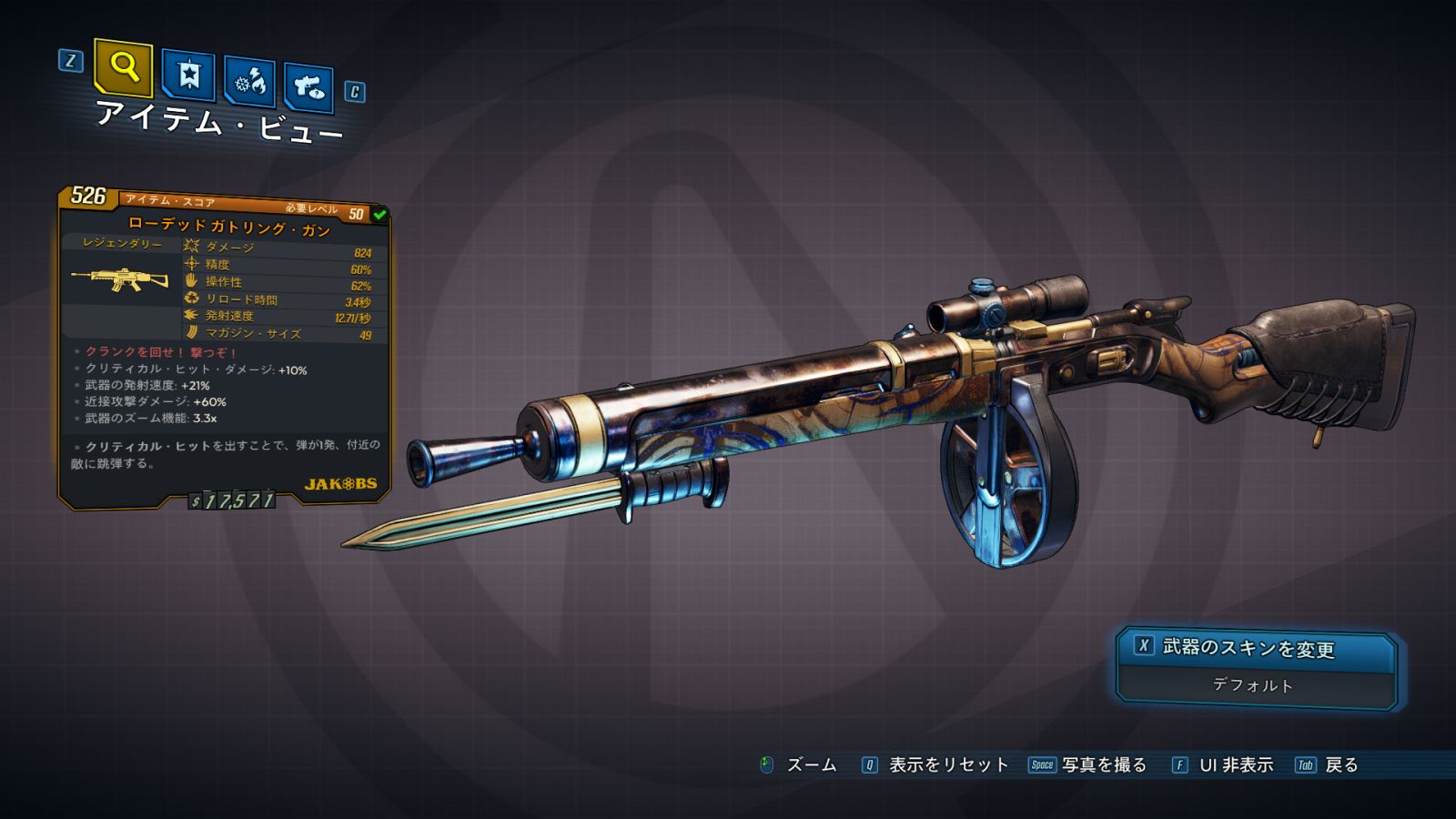This screenshot has height=819, width=1456.
Task: Switch to the gun with question mark tab
Action: (x=308, y=87)
